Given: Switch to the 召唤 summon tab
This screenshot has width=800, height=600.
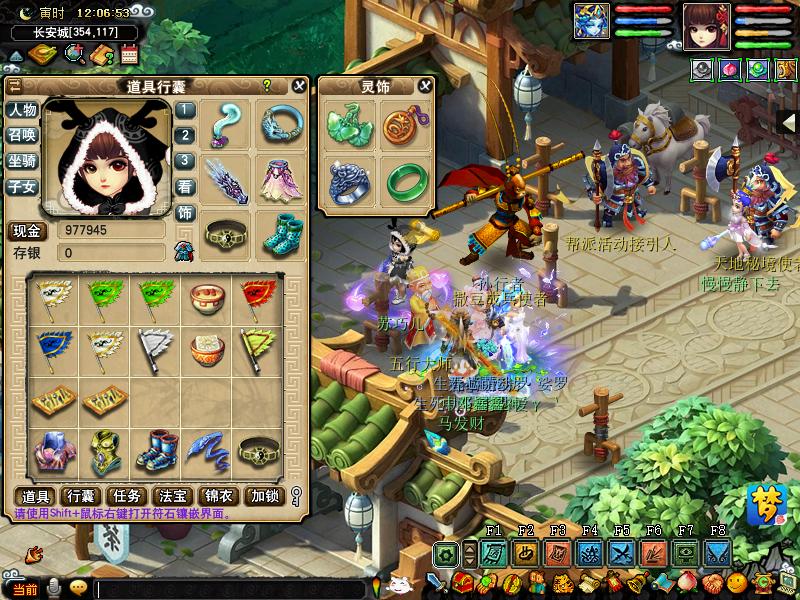Looking at the screenshot, I should tap(22, 135).
